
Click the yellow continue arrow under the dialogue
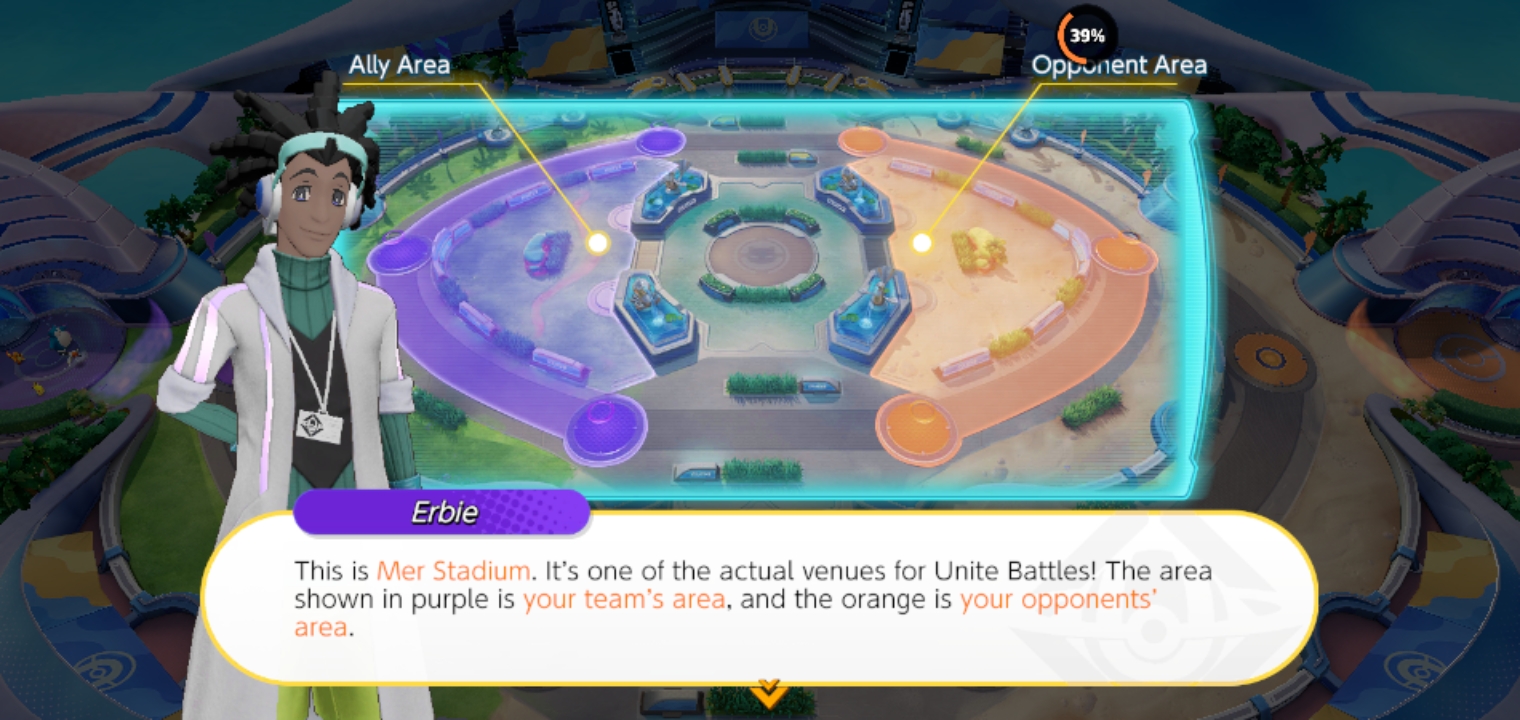tap(768, 690)
